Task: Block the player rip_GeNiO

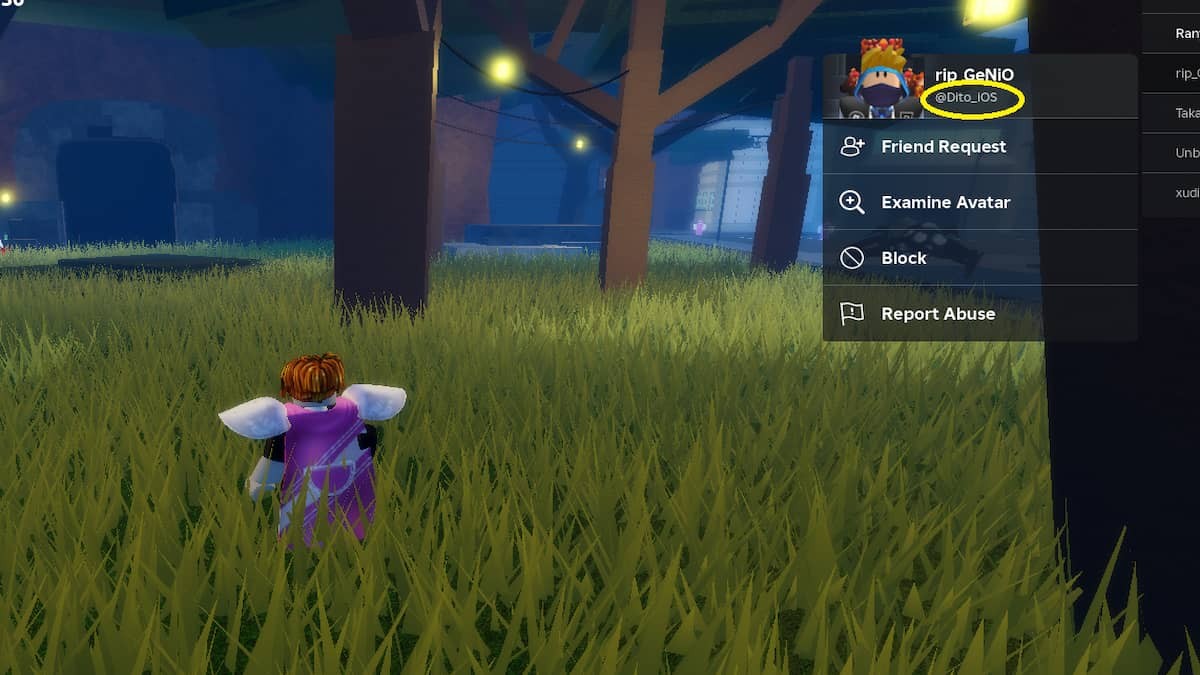Action: [x=903, y=258]
